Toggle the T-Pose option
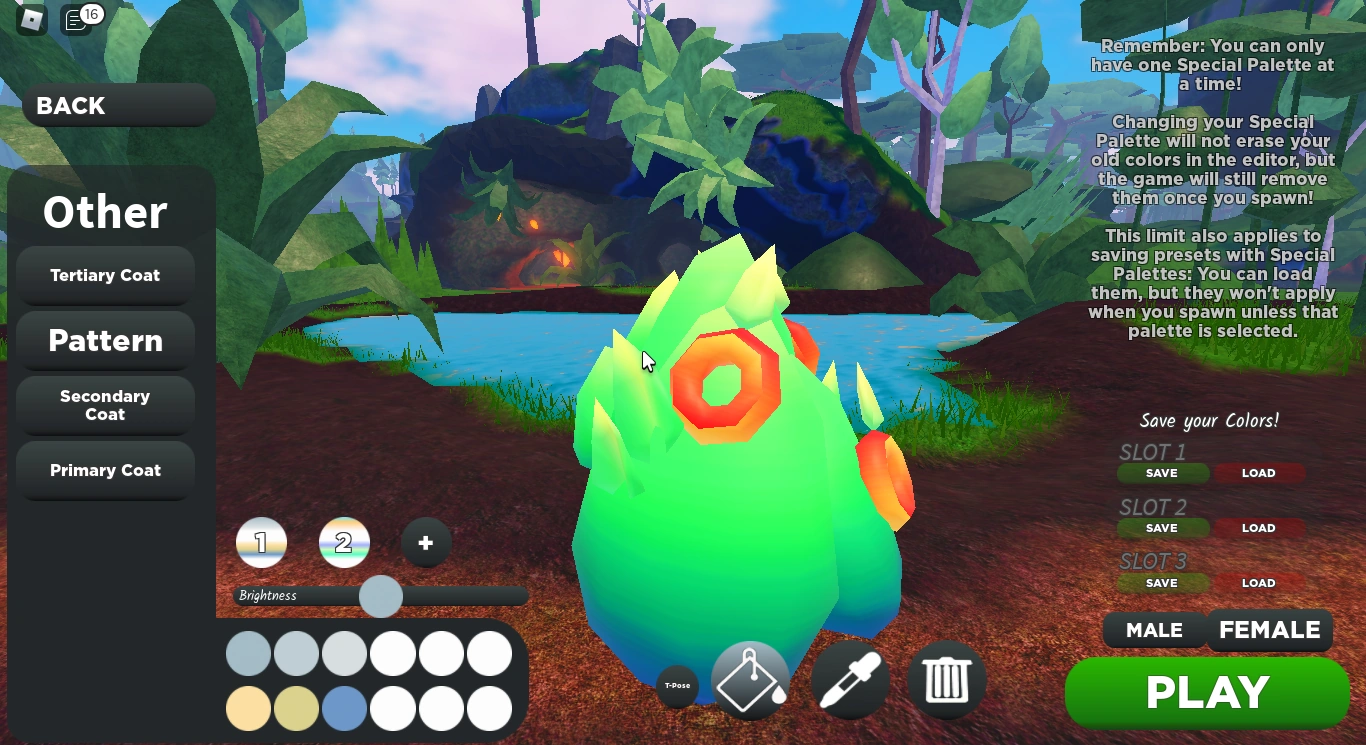 pyautogui.click(x=678, y=688)
